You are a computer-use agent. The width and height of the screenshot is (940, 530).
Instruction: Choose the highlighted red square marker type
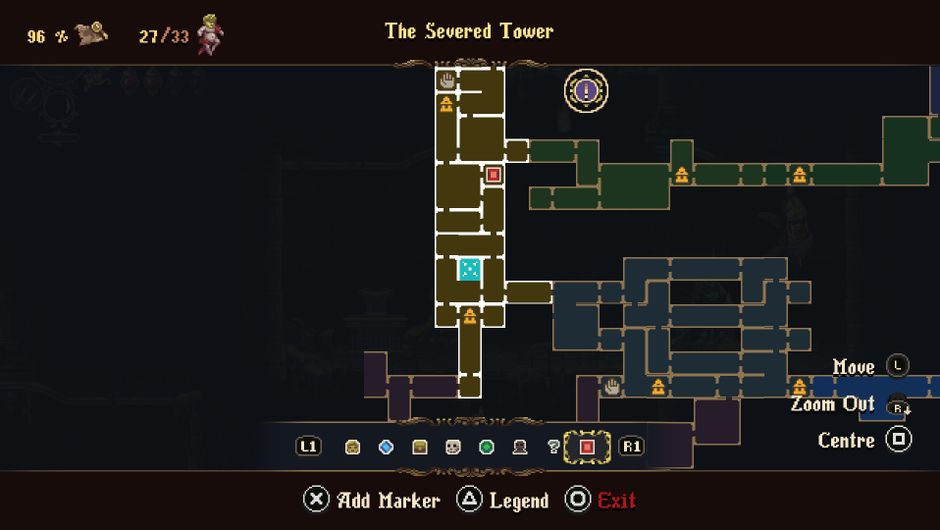coord(587,447)
